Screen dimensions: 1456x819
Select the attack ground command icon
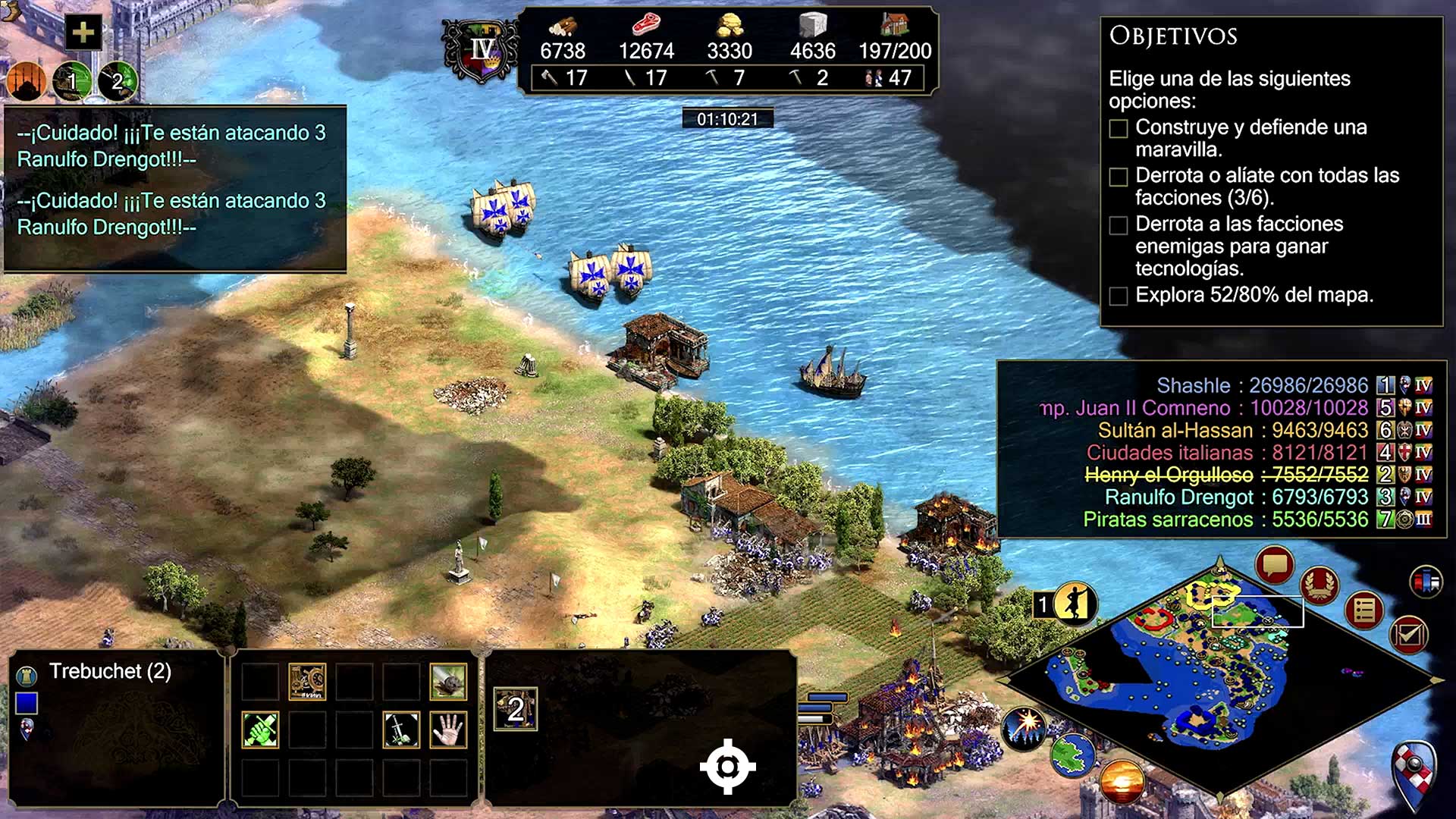[447, 682]
